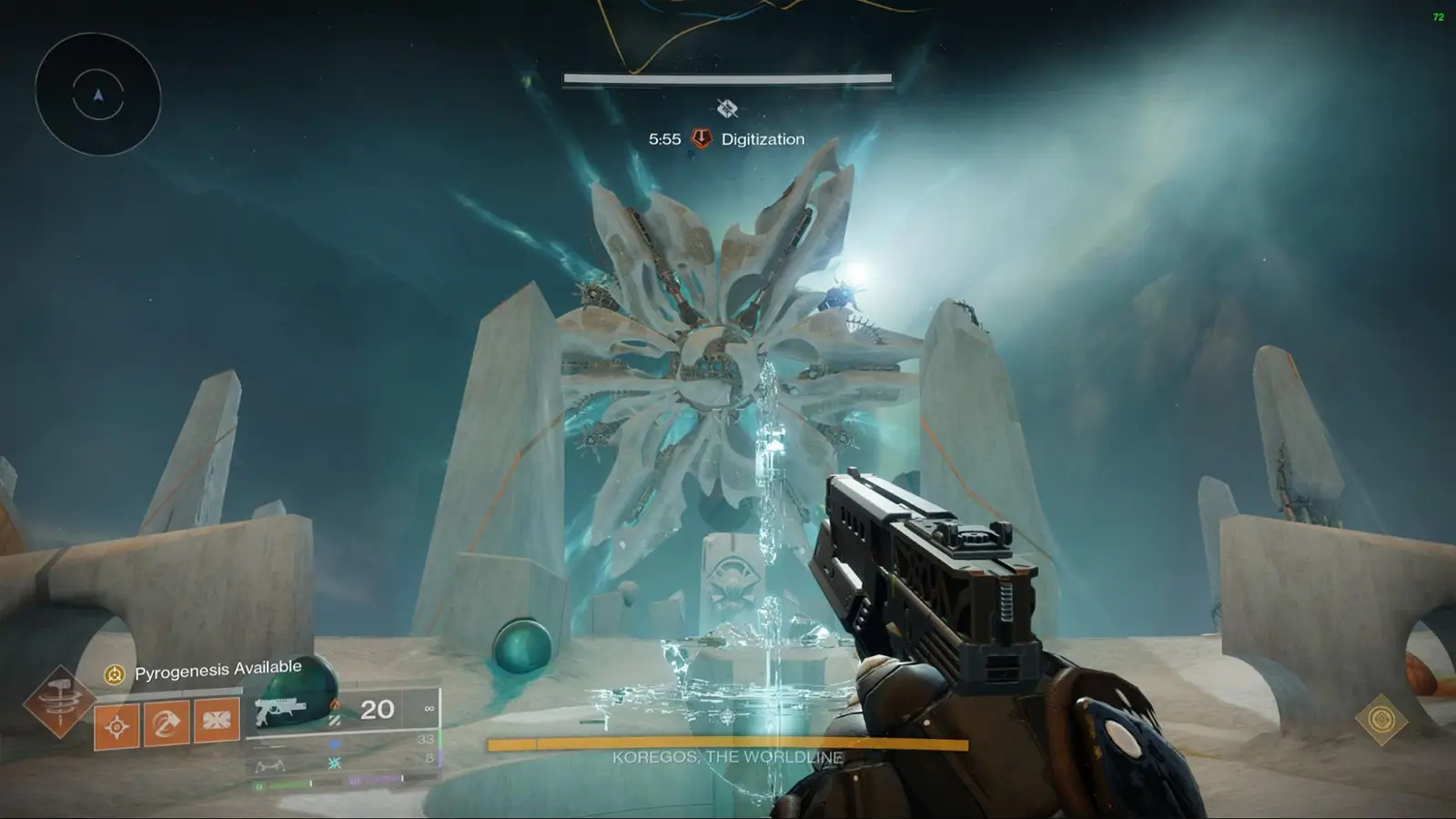Select the equipped hand cannon silhouette
This screenshot has height=819, width=1456.
pos(279,710)
